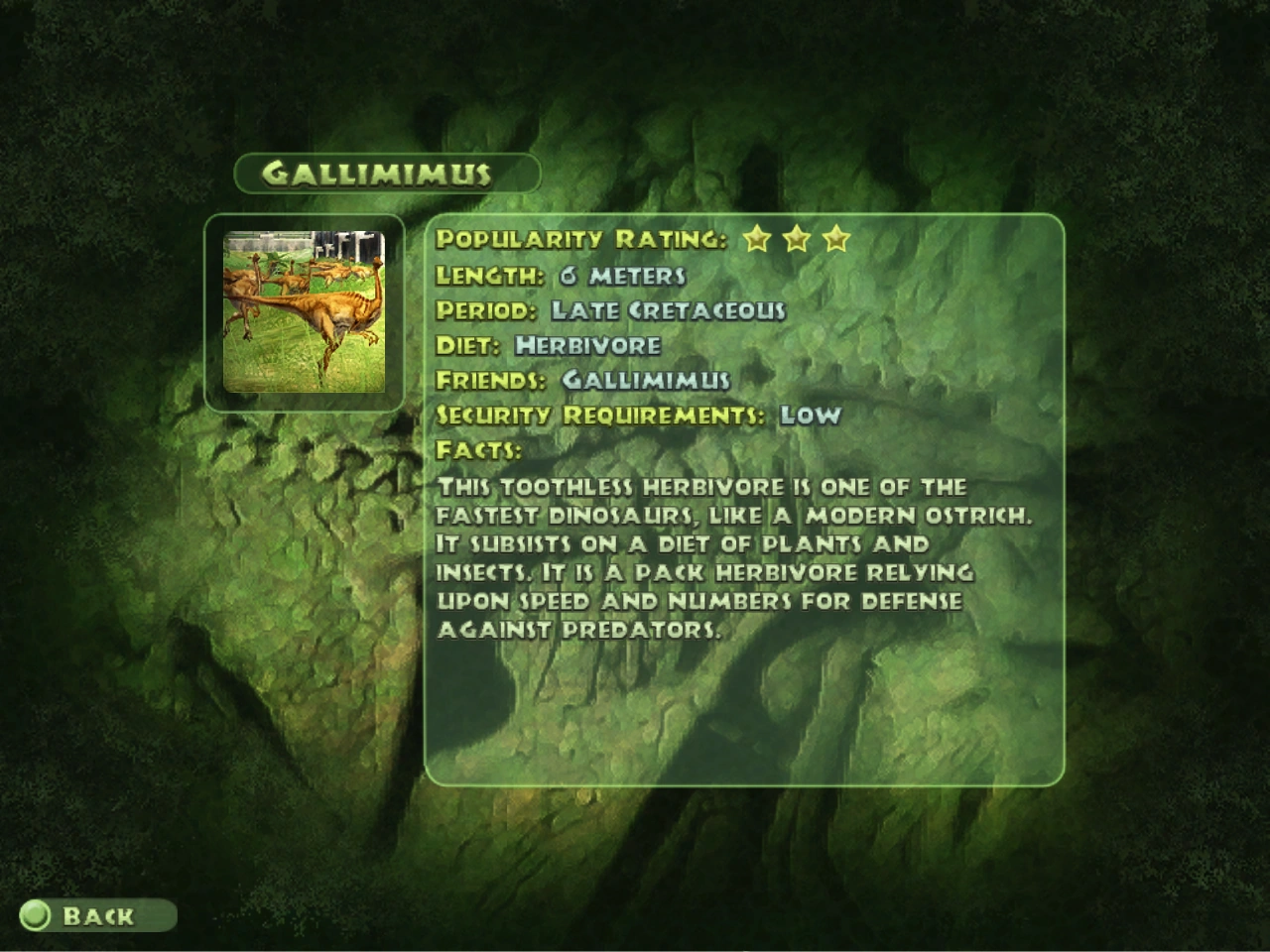Toggle the Diet: Herbivore entry
1270x952 pixels.
tap(549, 345)
